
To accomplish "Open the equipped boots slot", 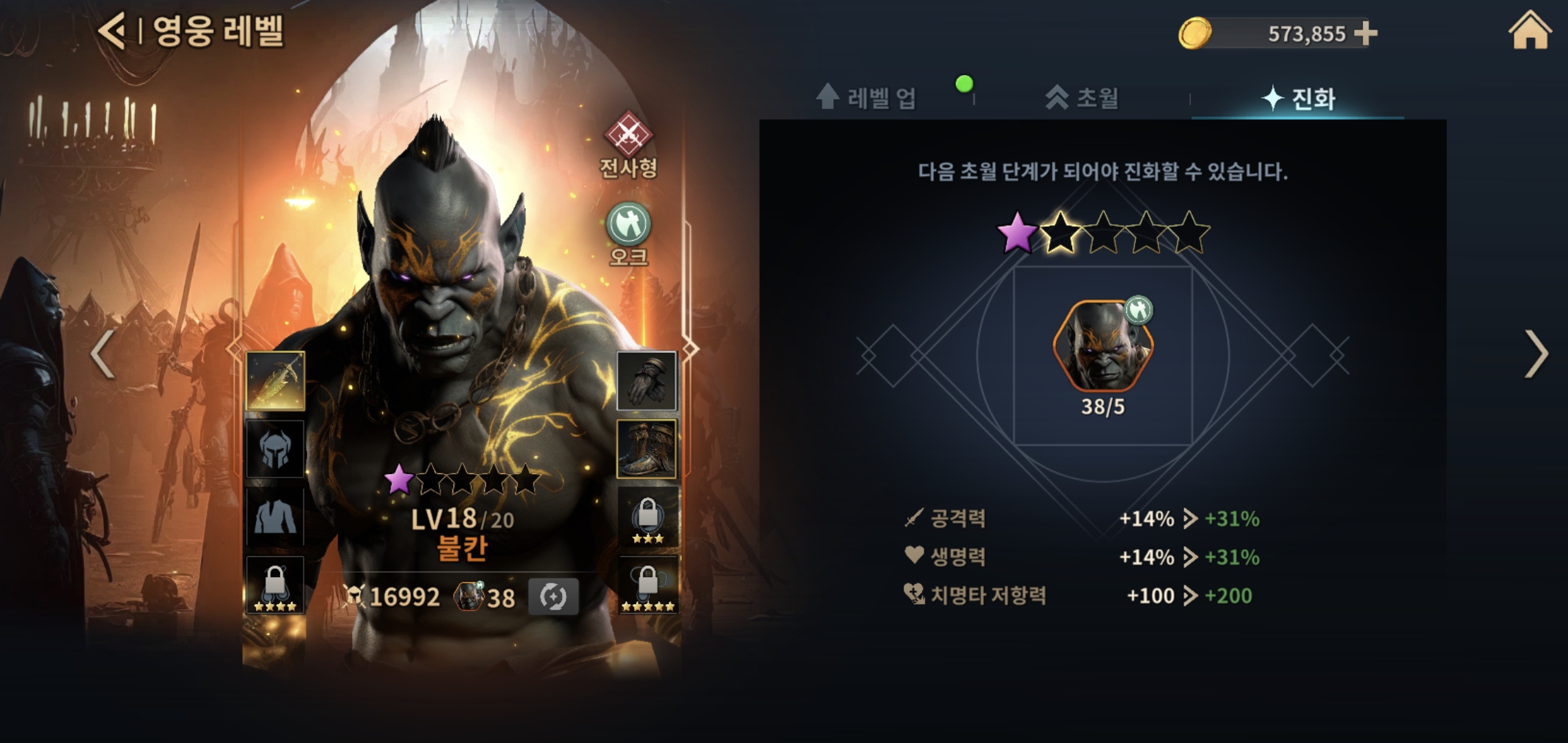I will pyautogui.click(x=646, y=449).
